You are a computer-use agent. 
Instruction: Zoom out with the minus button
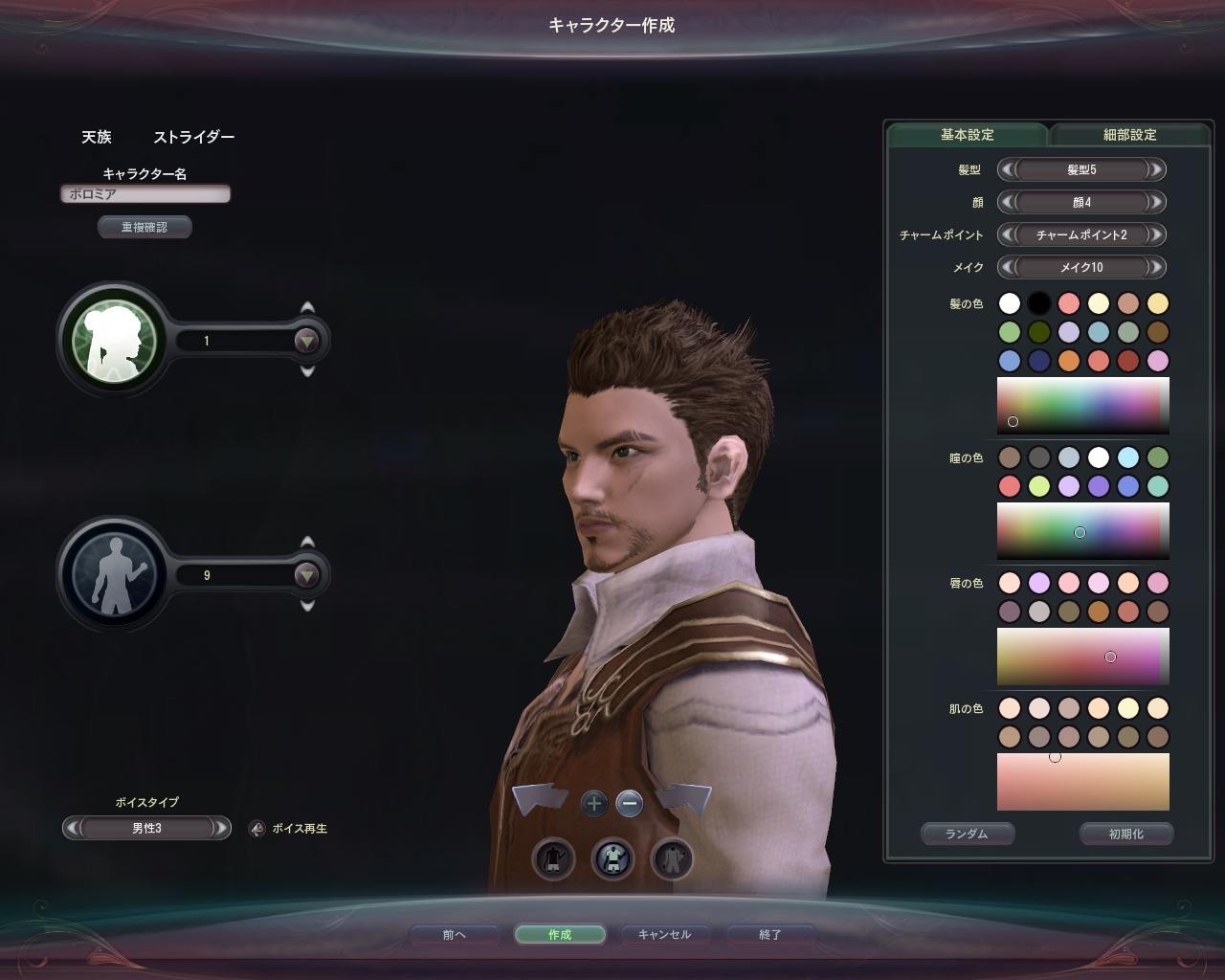(630, 804)
